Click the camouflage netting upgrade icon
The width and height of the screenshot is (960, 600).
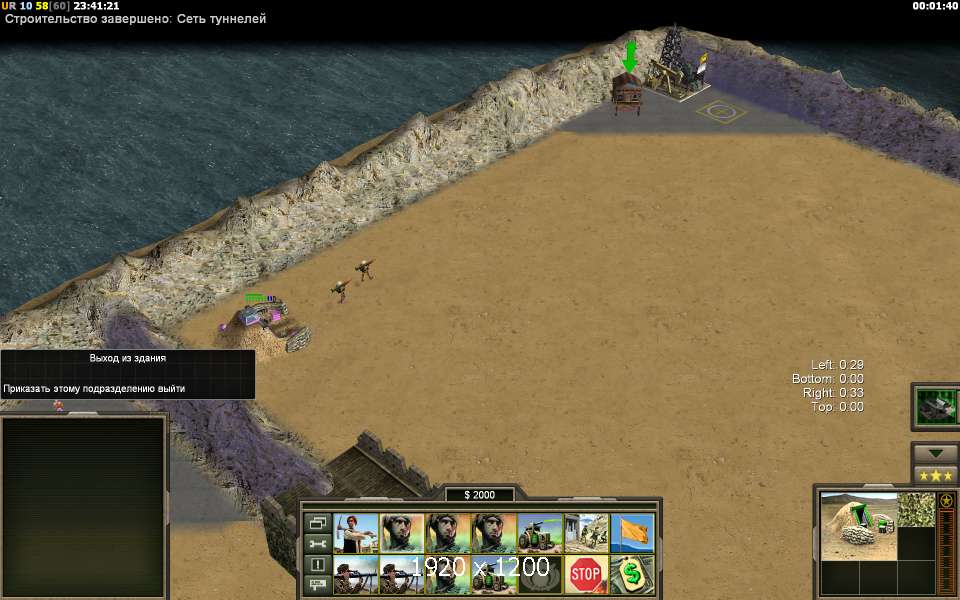click(915, 509)
